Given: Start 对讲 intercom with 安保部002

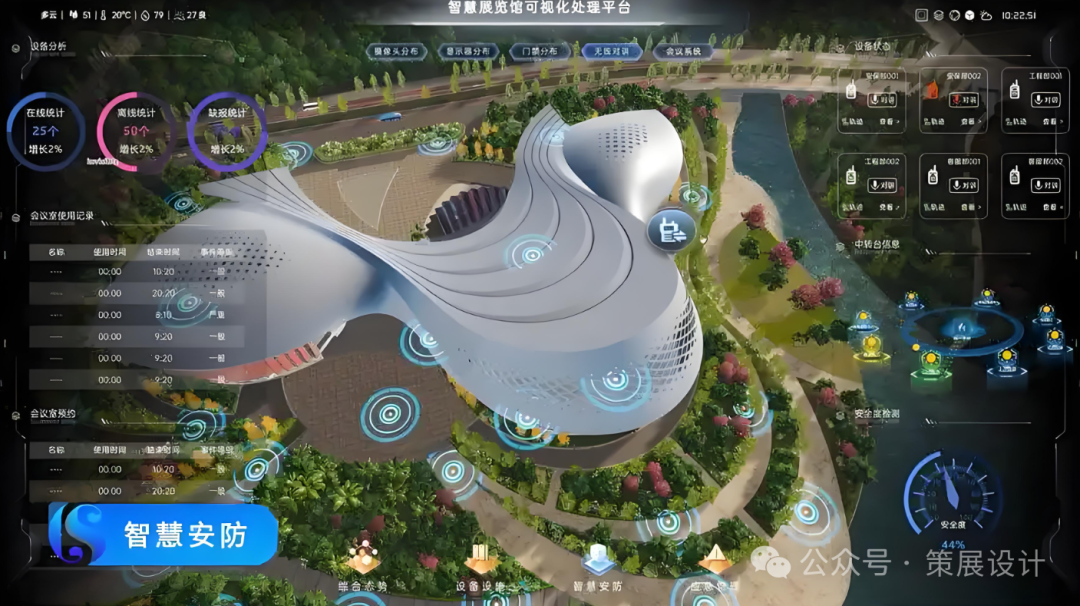Looking at the screenshot, I should 963,99.
